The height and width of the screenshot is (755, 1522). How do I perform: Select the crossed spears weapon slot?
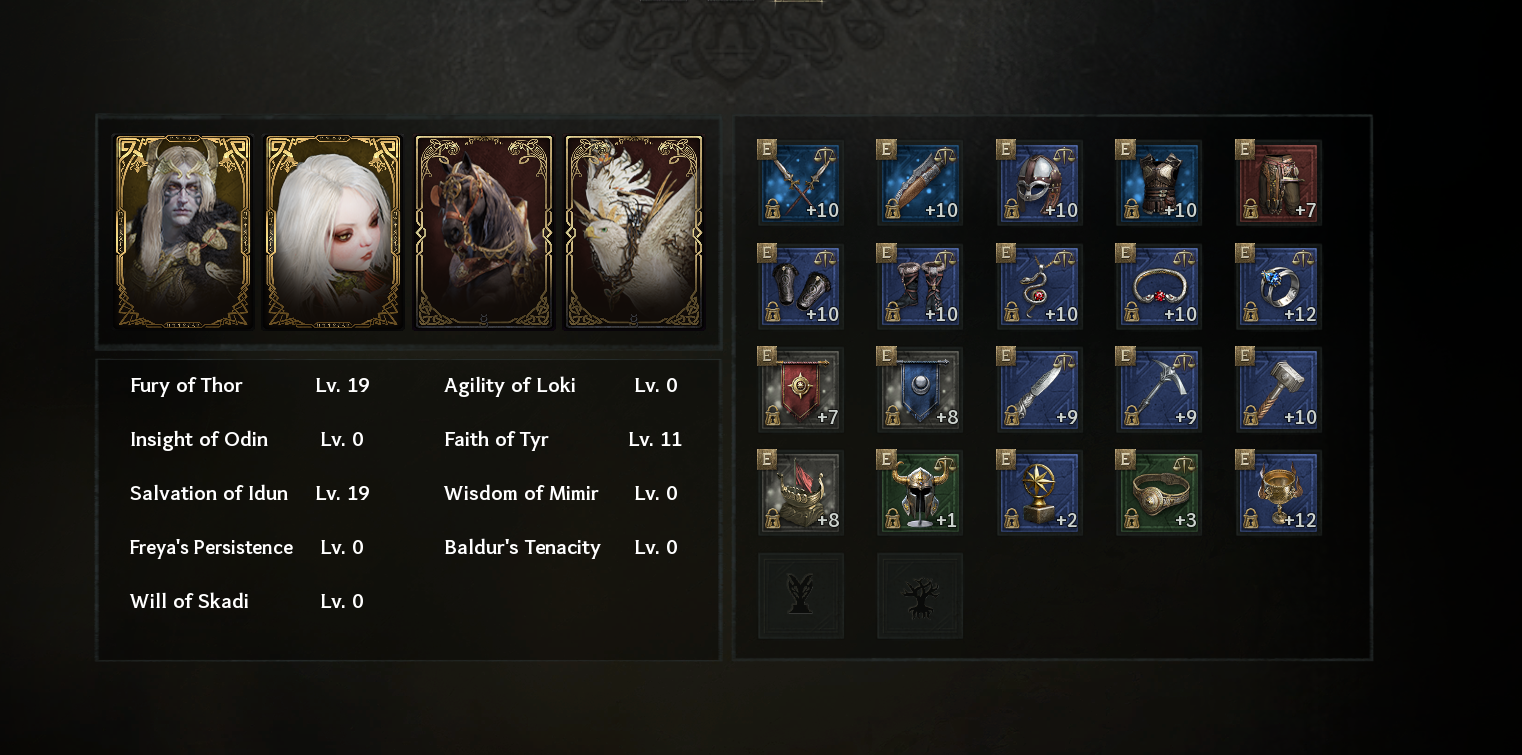800,183
